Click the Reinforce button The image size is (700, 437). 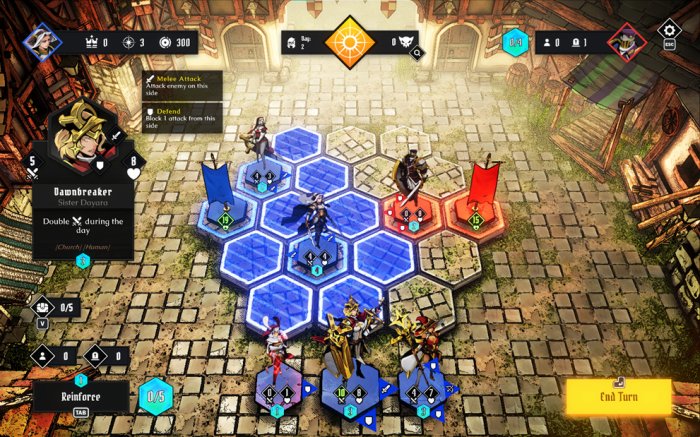coord(80,396)
